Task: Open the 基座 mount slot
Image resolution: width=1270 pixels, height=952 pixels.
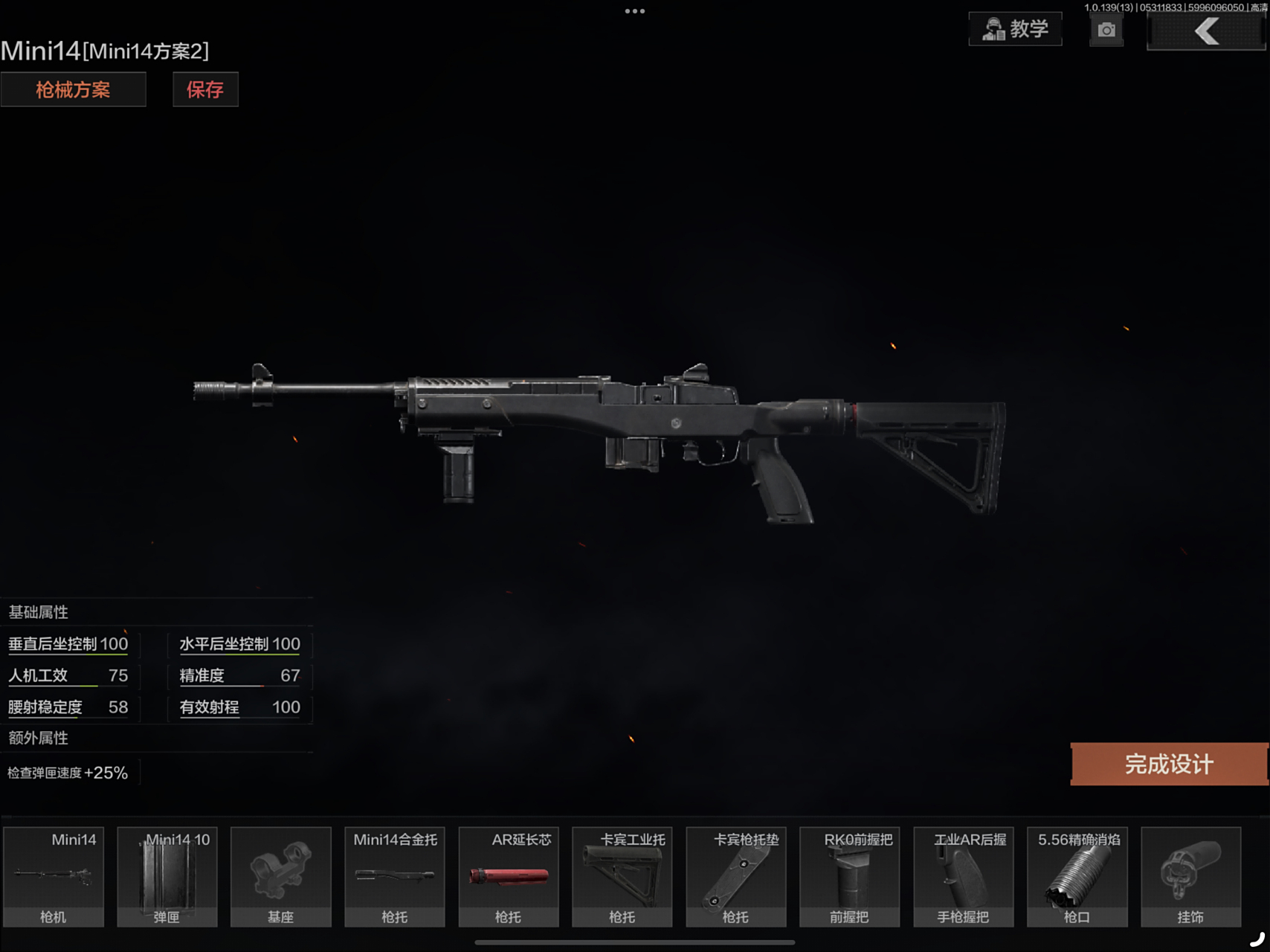Action: click(280, 876)
